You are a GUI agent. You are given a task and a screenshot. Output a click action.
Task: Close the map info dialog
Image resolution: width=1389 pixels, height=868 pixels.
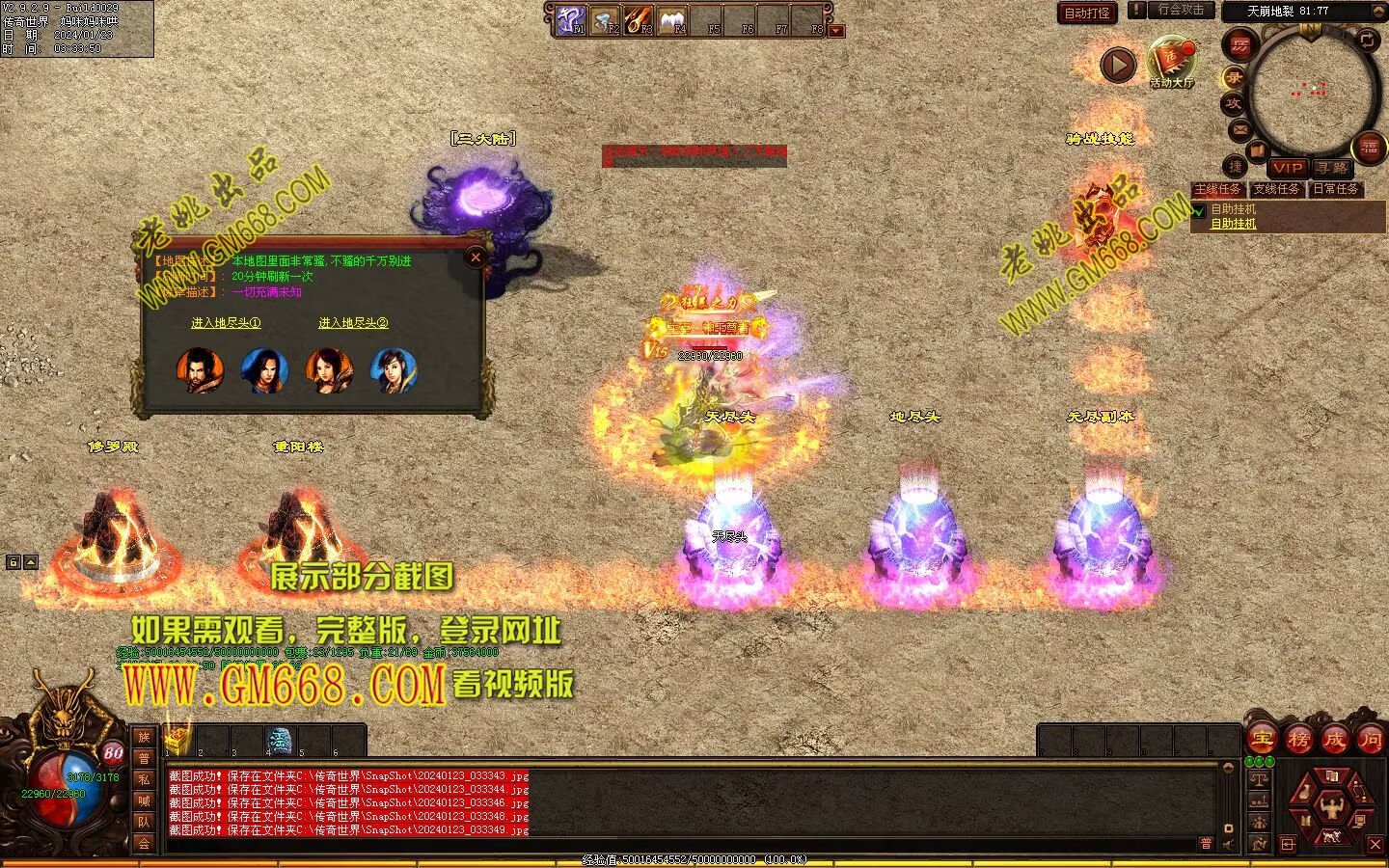click(x=475, y=257)
